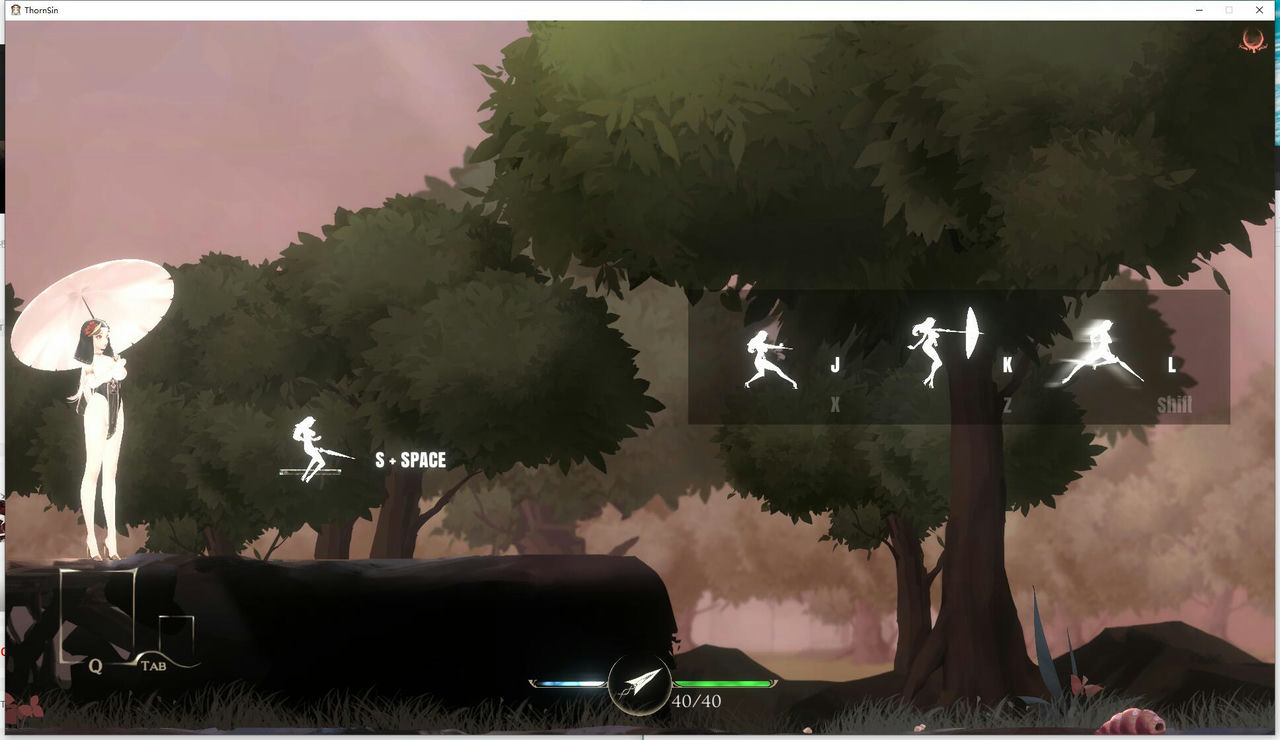The image size is (1280, 740).
Task: Click the umbrella-holding player character
Action: pos(100,400)
